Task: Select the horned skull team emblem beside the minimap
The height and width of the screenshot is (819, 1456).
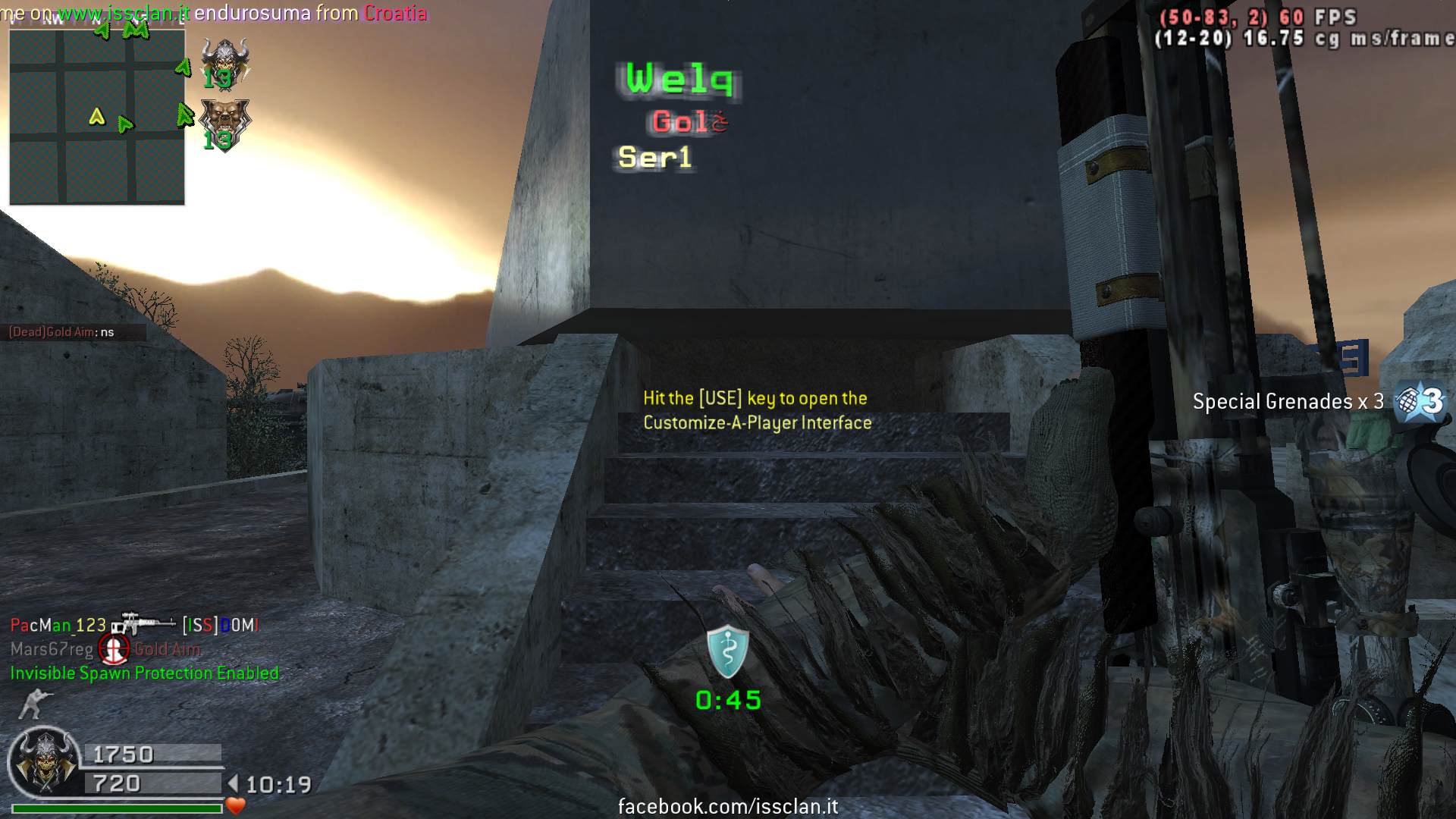Action: tap(224, 62)
